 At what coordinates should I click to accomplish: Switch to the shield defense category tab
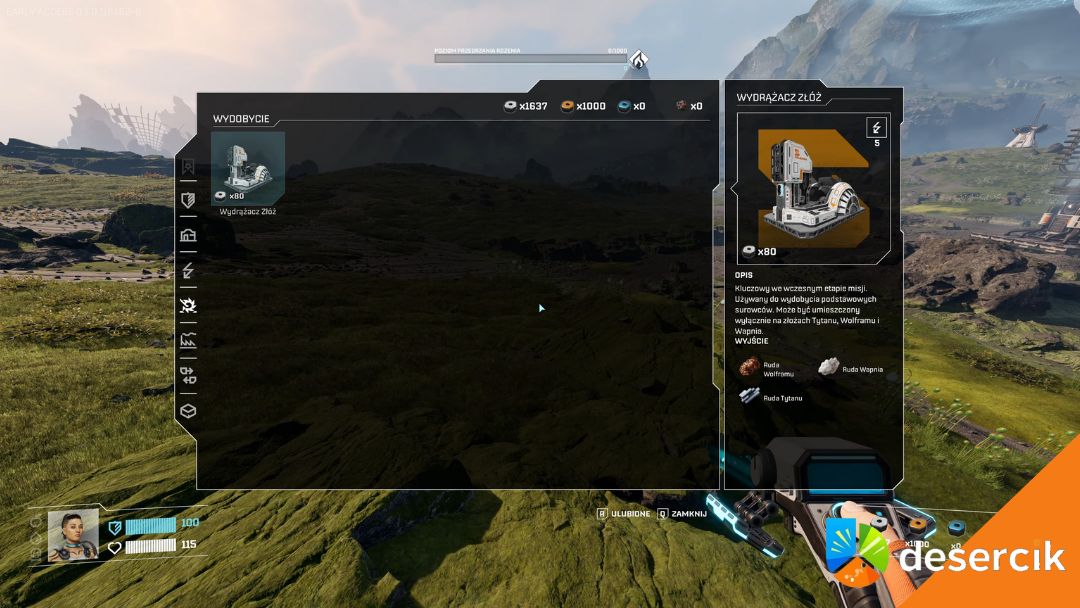(188, 200)
